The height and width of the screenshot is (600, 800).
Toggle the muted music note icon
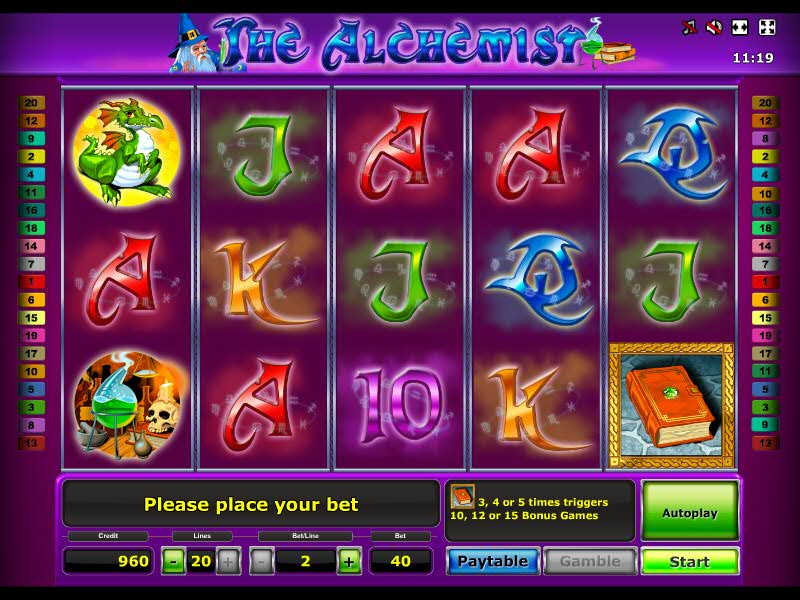pos(689,27)
